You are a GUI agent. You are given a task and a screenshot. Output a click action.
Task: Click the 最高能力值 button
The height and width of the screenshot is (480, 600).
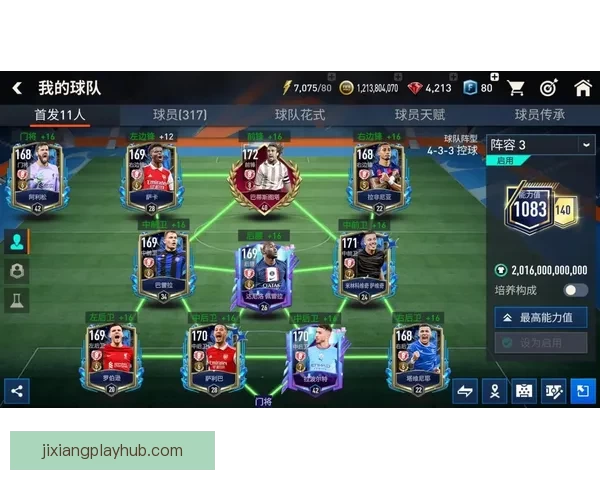click(541, 317)
